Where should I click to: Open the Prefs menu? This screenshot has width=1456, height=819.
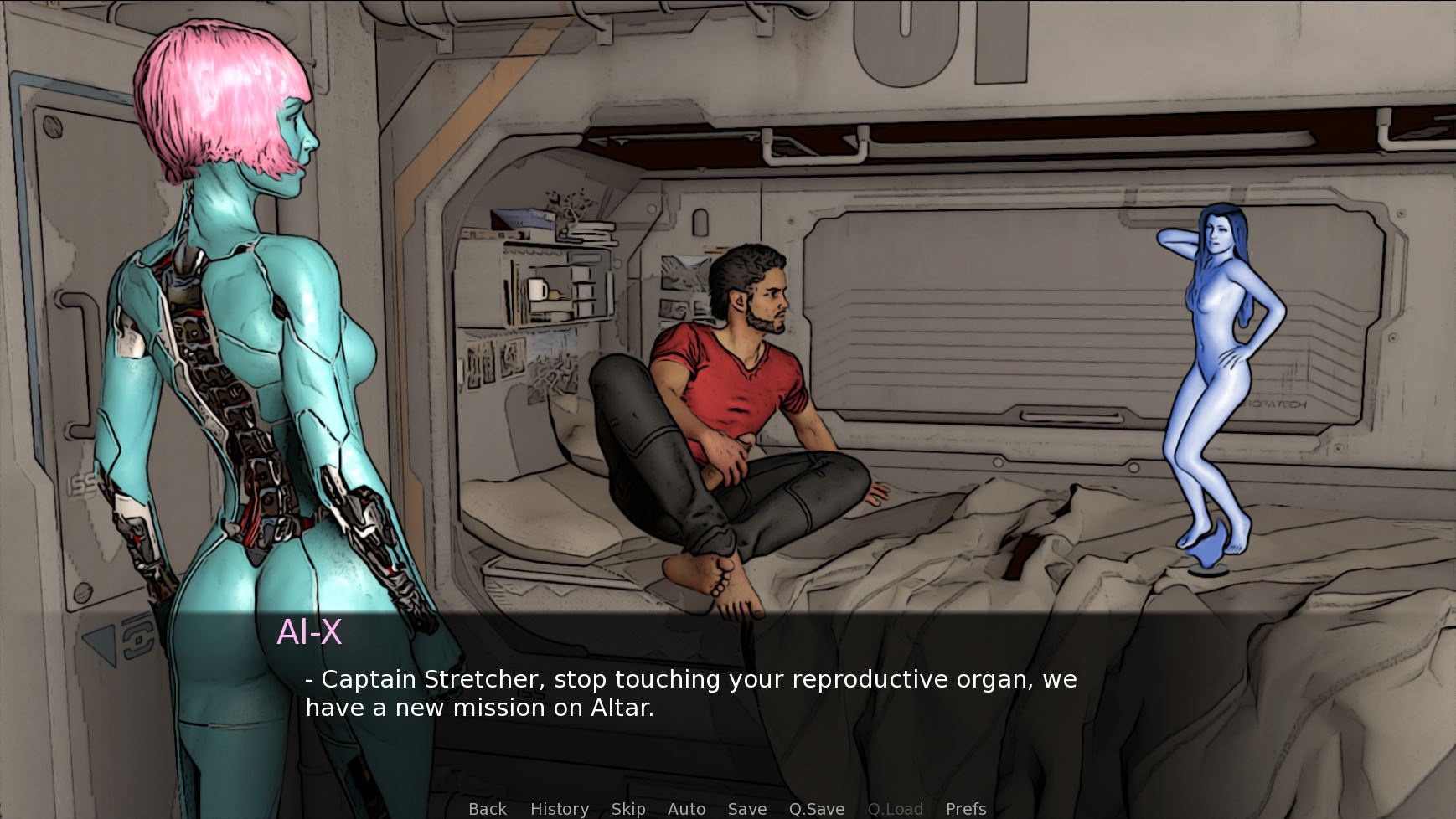pos(965,808)
